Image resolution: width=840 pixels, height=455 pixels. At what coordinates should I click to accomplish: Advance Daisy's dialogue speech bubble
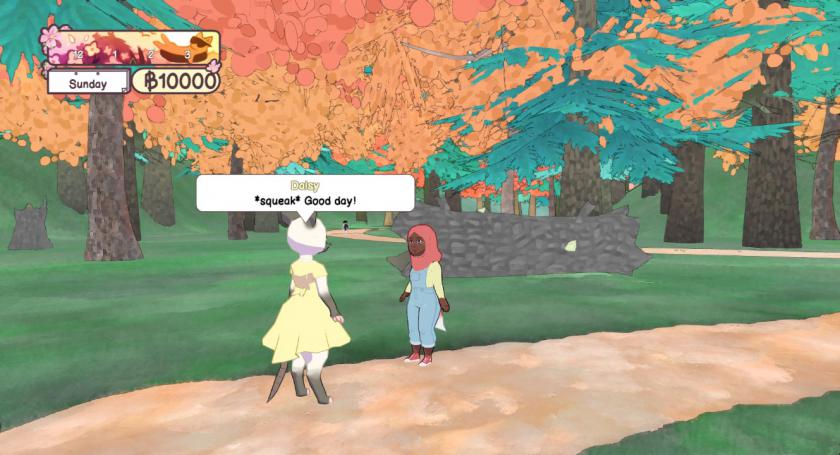[x=305, y=193]
